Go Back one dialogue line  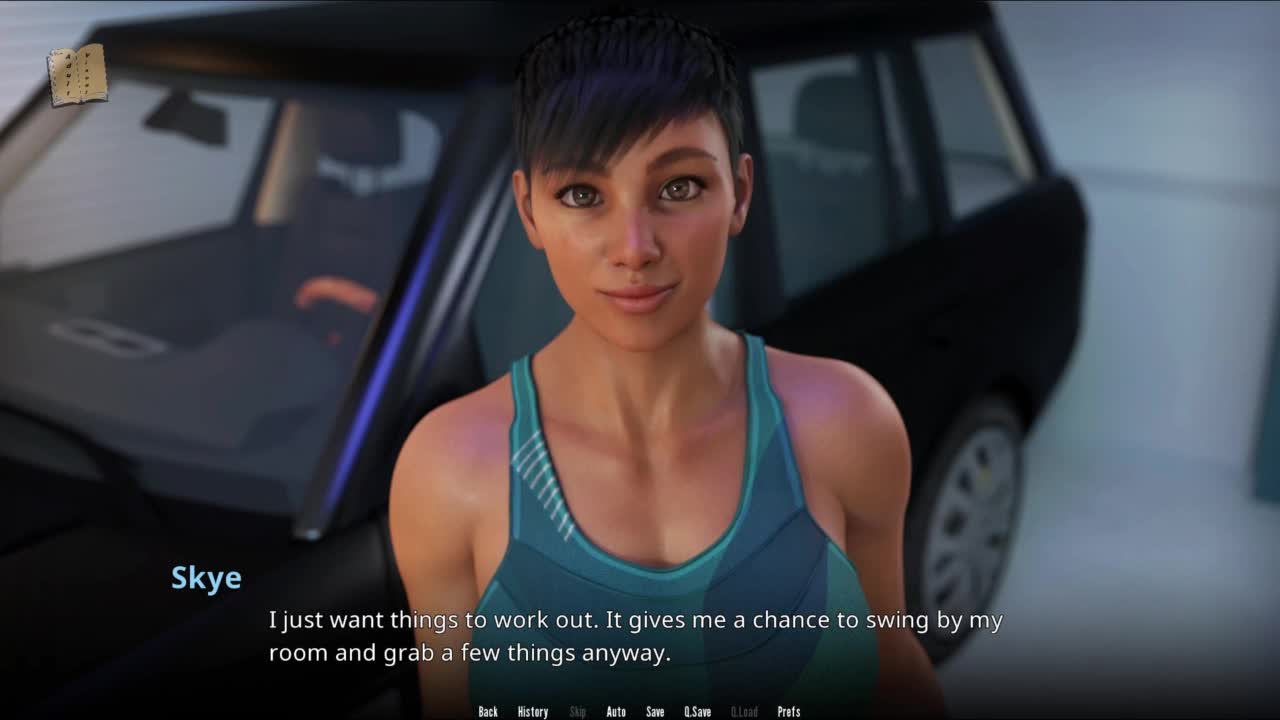click(x=488, y=712)
